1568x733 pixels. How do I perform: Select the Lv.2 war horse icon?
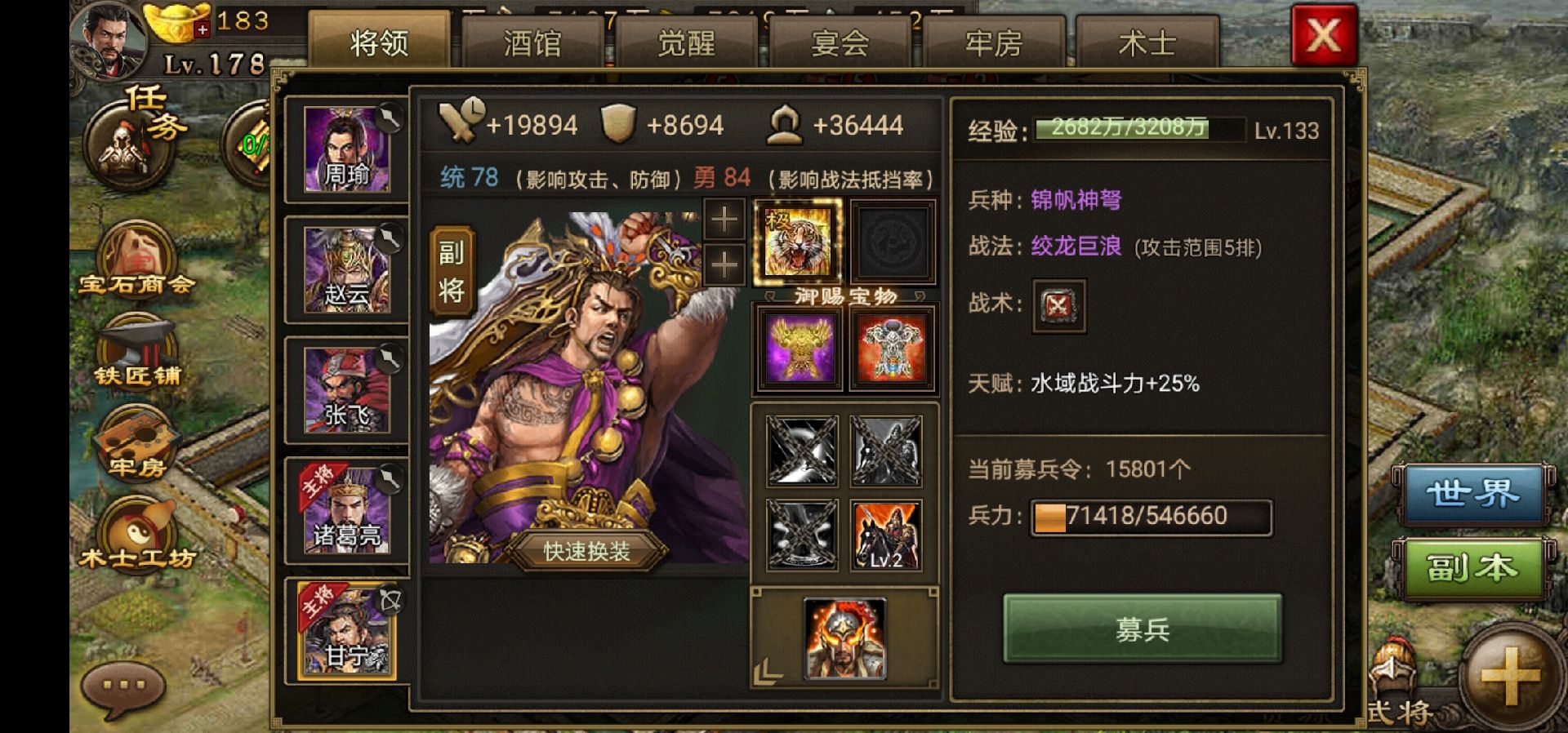[884, 535]
